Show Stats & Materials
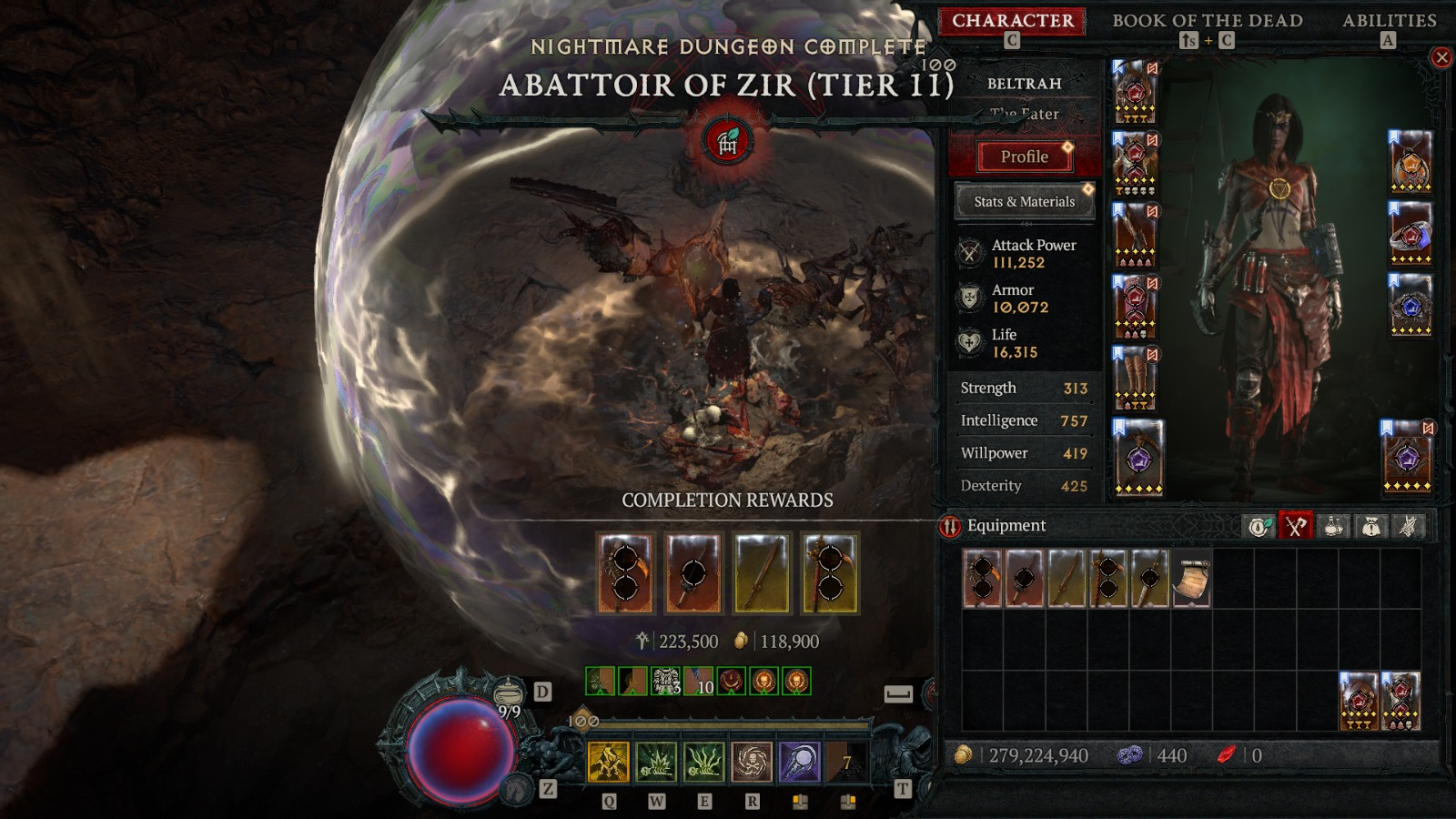 [x=1024, y=202]
